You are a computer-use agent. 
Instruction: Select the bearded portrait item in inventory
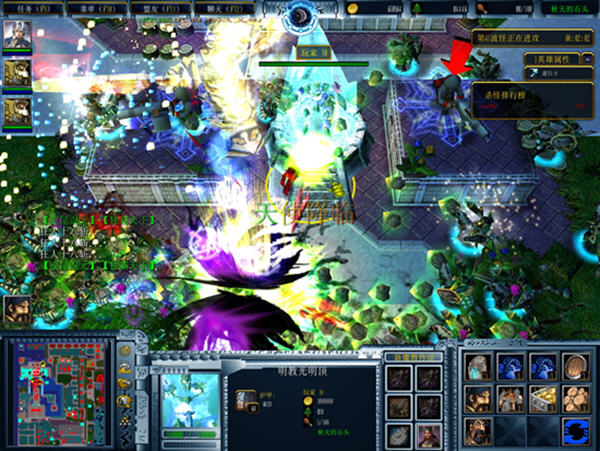pos(429,434)
